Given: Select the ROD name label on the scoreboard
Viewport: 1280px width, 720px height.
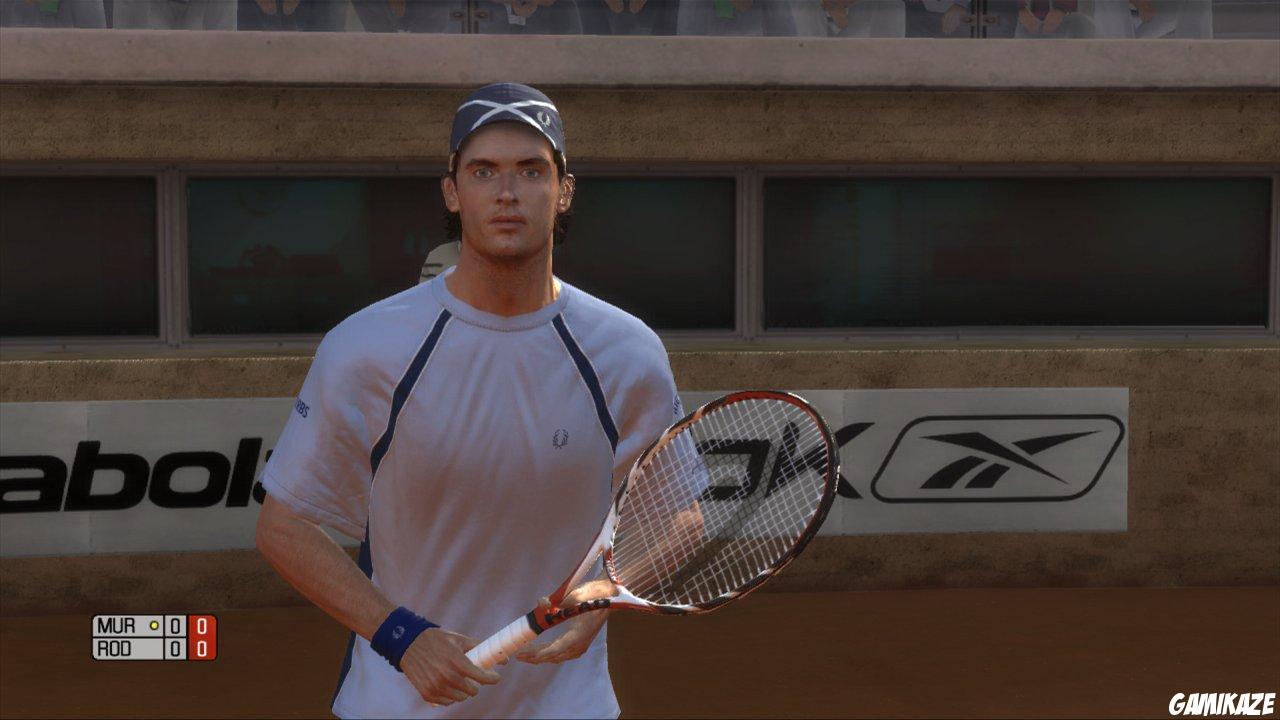Looking at the screenshot, I should click(x=113, y=646).
